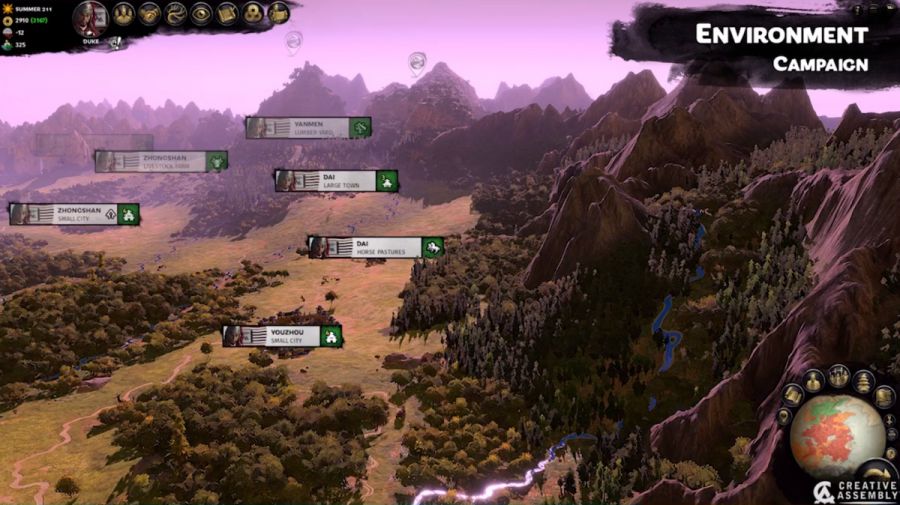Screen dimensions: 900x505
Task: Click the Duke faction leader portrait
Action: [x=91, y=19]
